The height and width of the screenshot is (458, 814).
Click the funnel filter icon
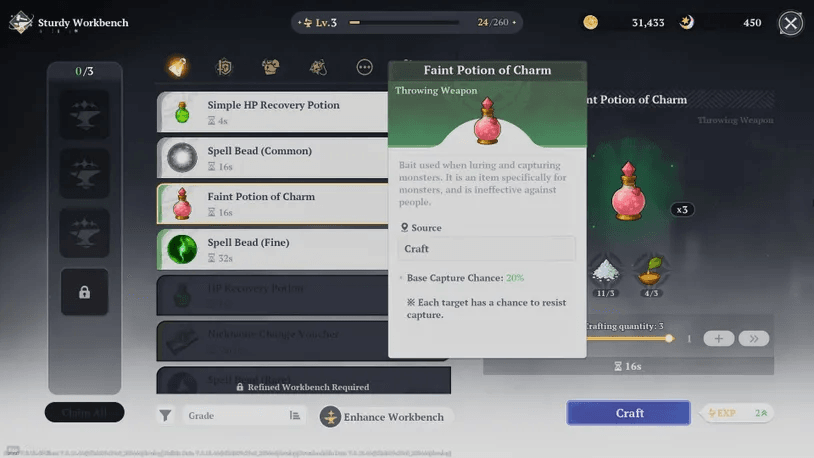(166, 416)
